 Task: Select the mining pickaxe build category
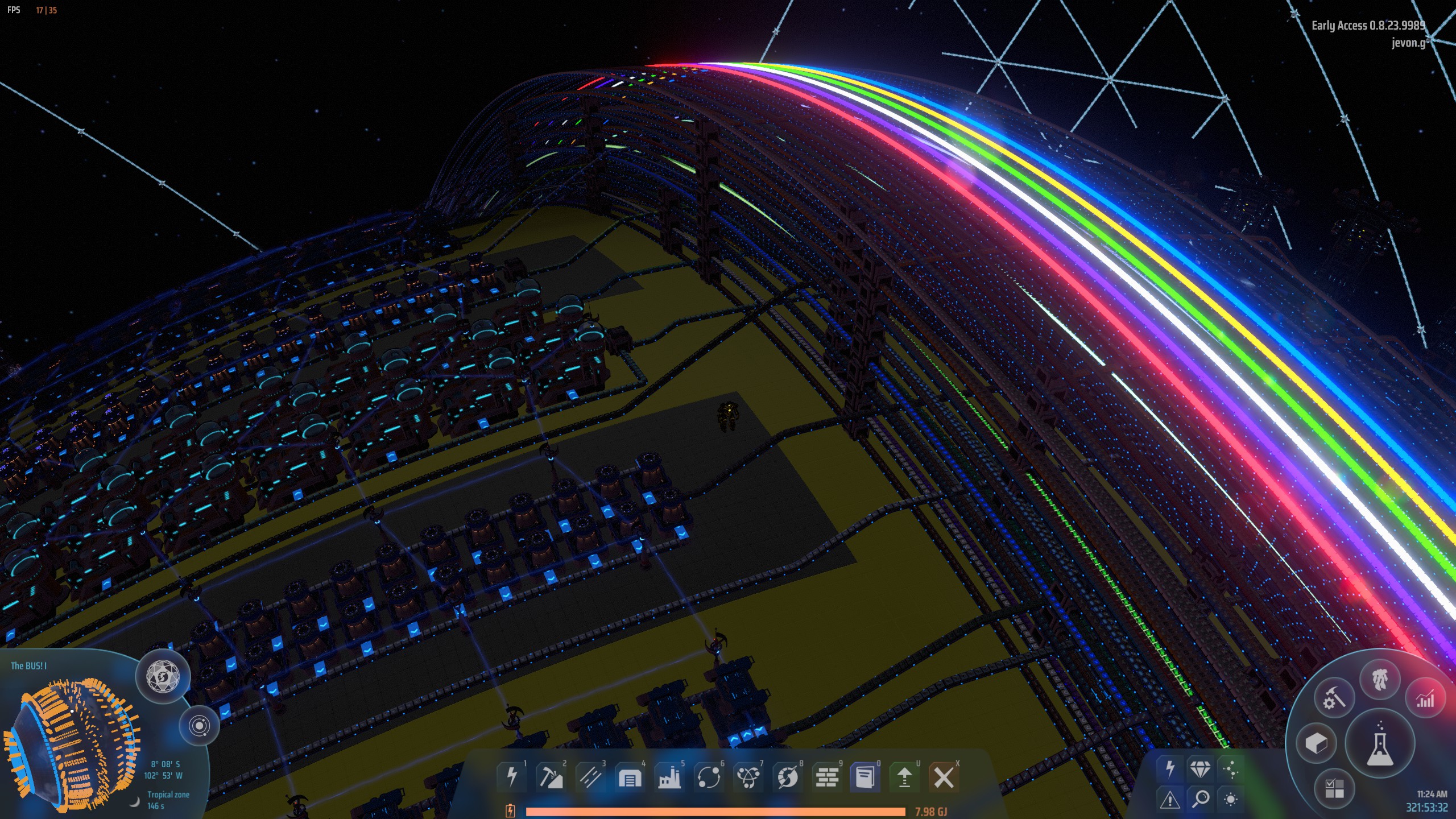click(x=551, y=776)
